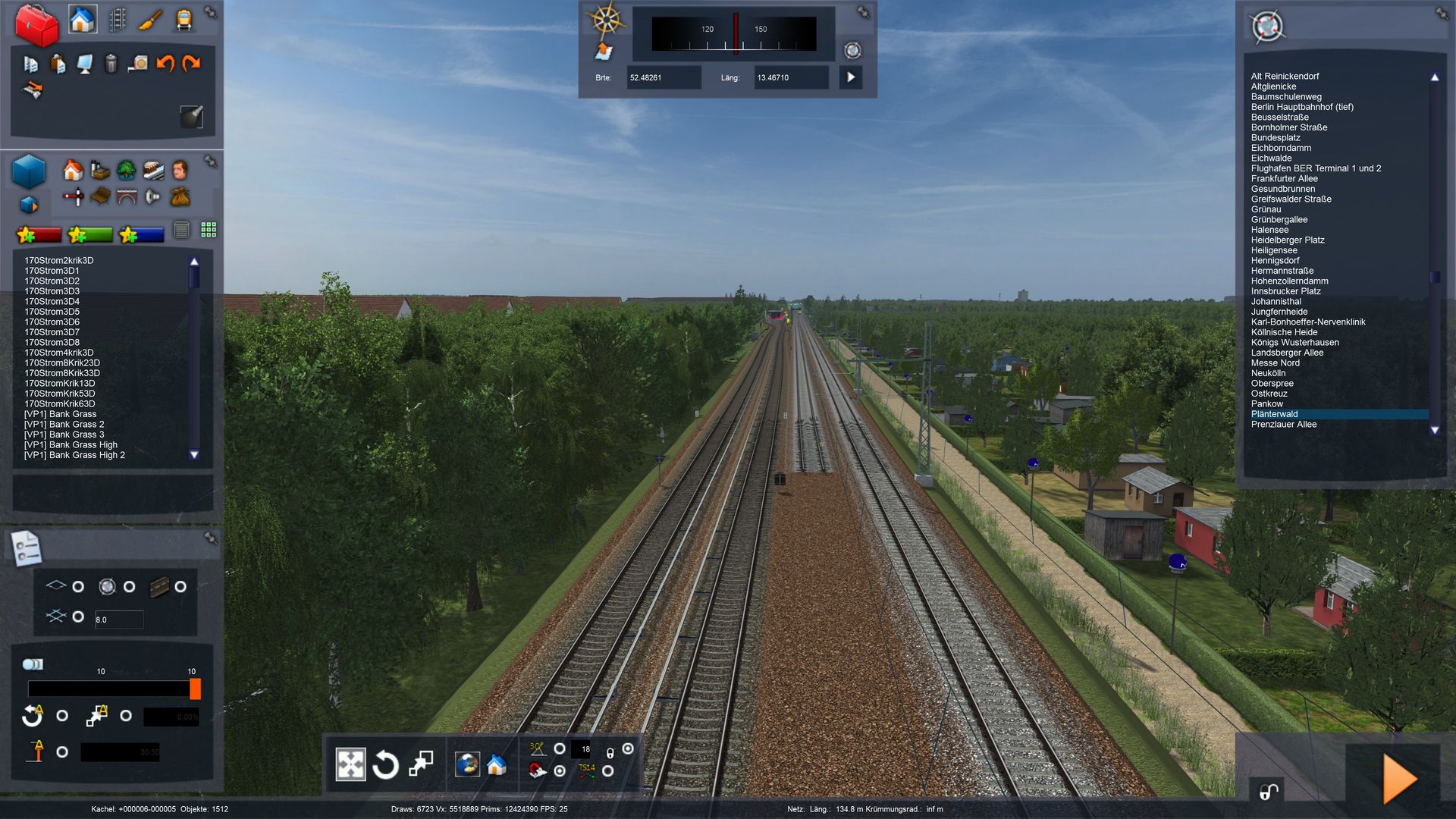
Task: Select Prenzlauer Allee in station list
Action: click(x=1283, y=425)
